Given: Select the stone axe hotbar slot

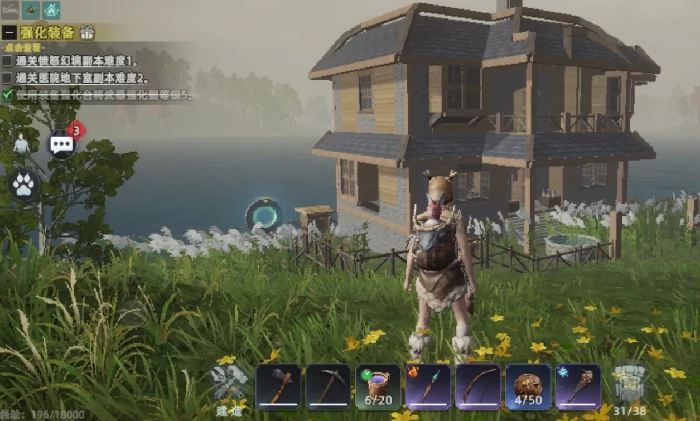Looking at the screenshot, I should tap(278, 386).
